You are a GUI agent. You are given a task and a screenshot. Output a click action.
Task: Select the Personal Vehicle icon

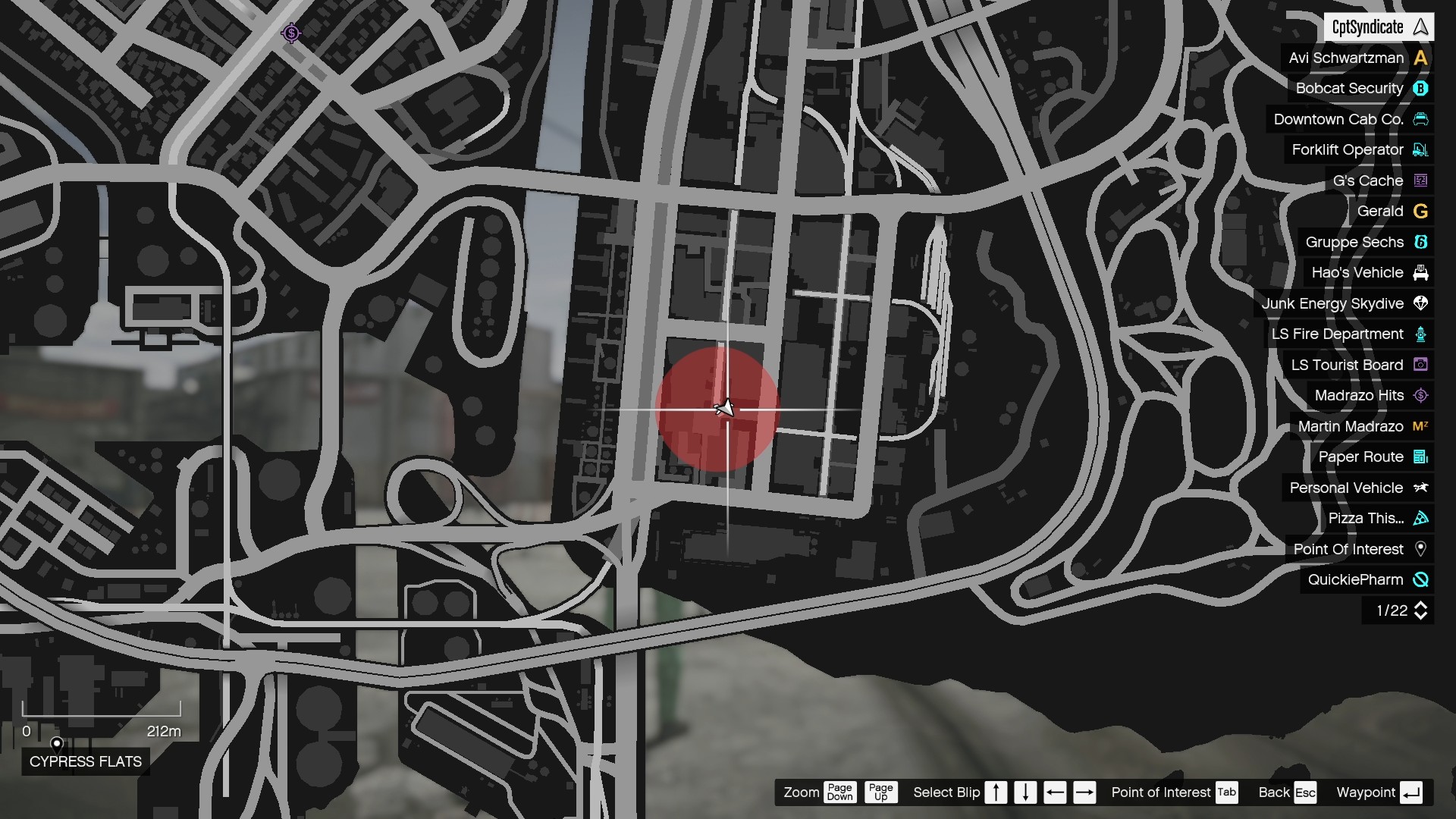pyautogui.click(x=1421, y=488)
